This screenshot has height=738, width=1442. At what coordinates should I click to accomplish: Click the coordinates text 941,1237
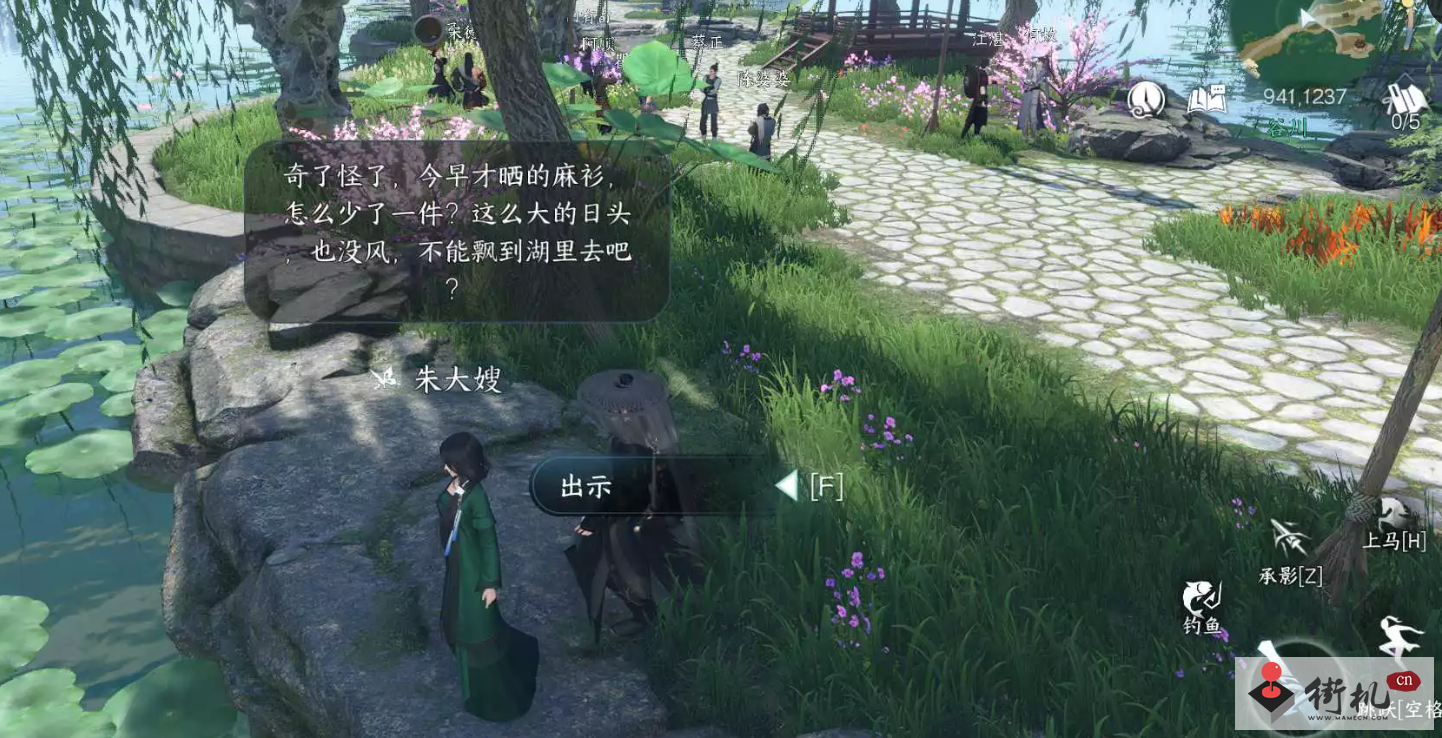coord(1305,95)
